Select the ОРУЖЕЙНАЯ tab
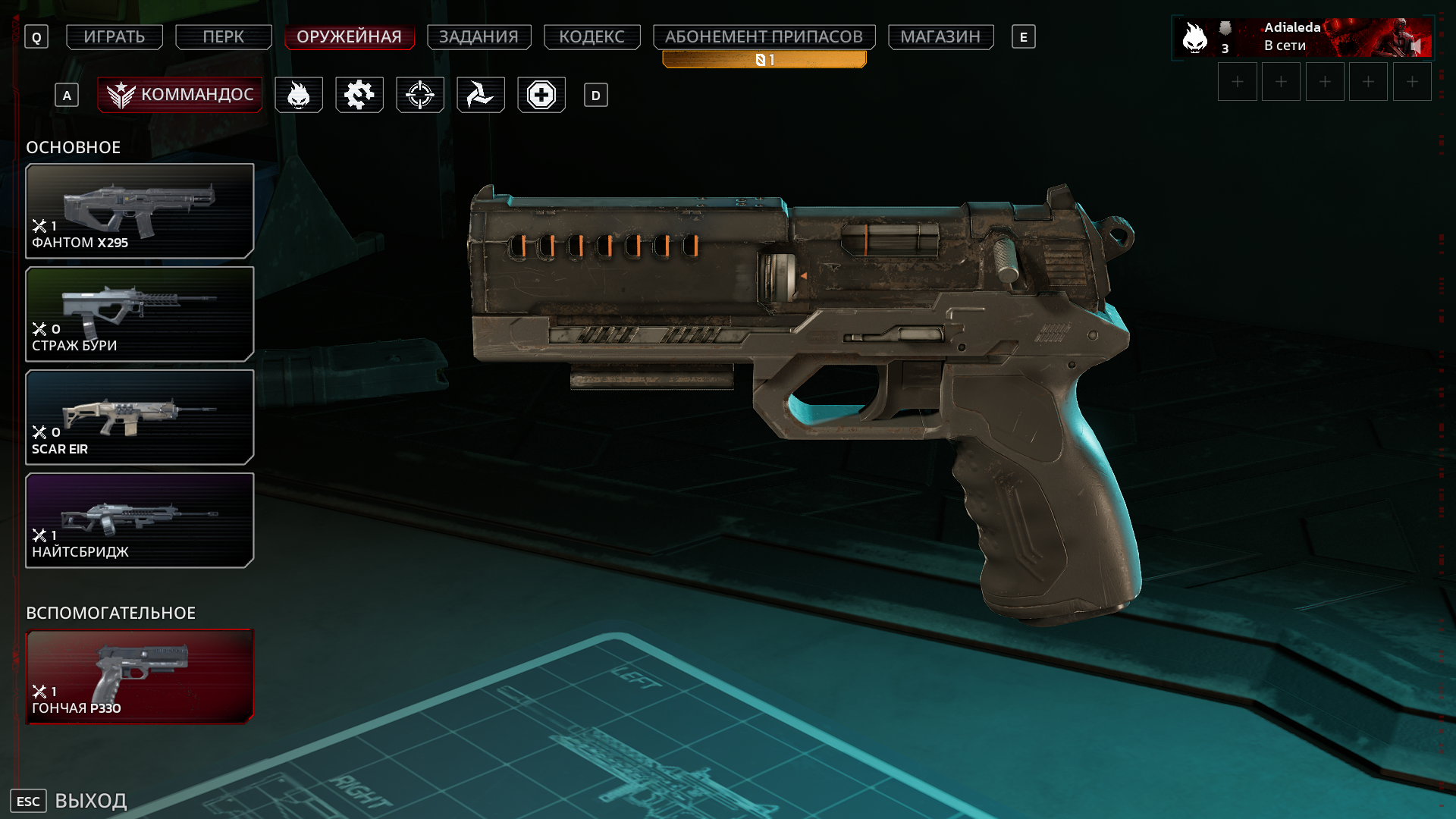1456x819 pixels. (349, 36)
